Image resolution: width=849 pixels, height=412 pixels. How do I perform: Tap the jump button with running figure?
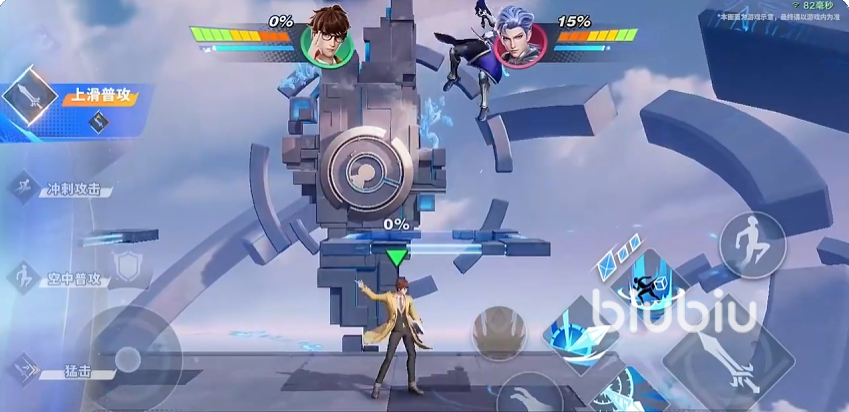point(752,244)
